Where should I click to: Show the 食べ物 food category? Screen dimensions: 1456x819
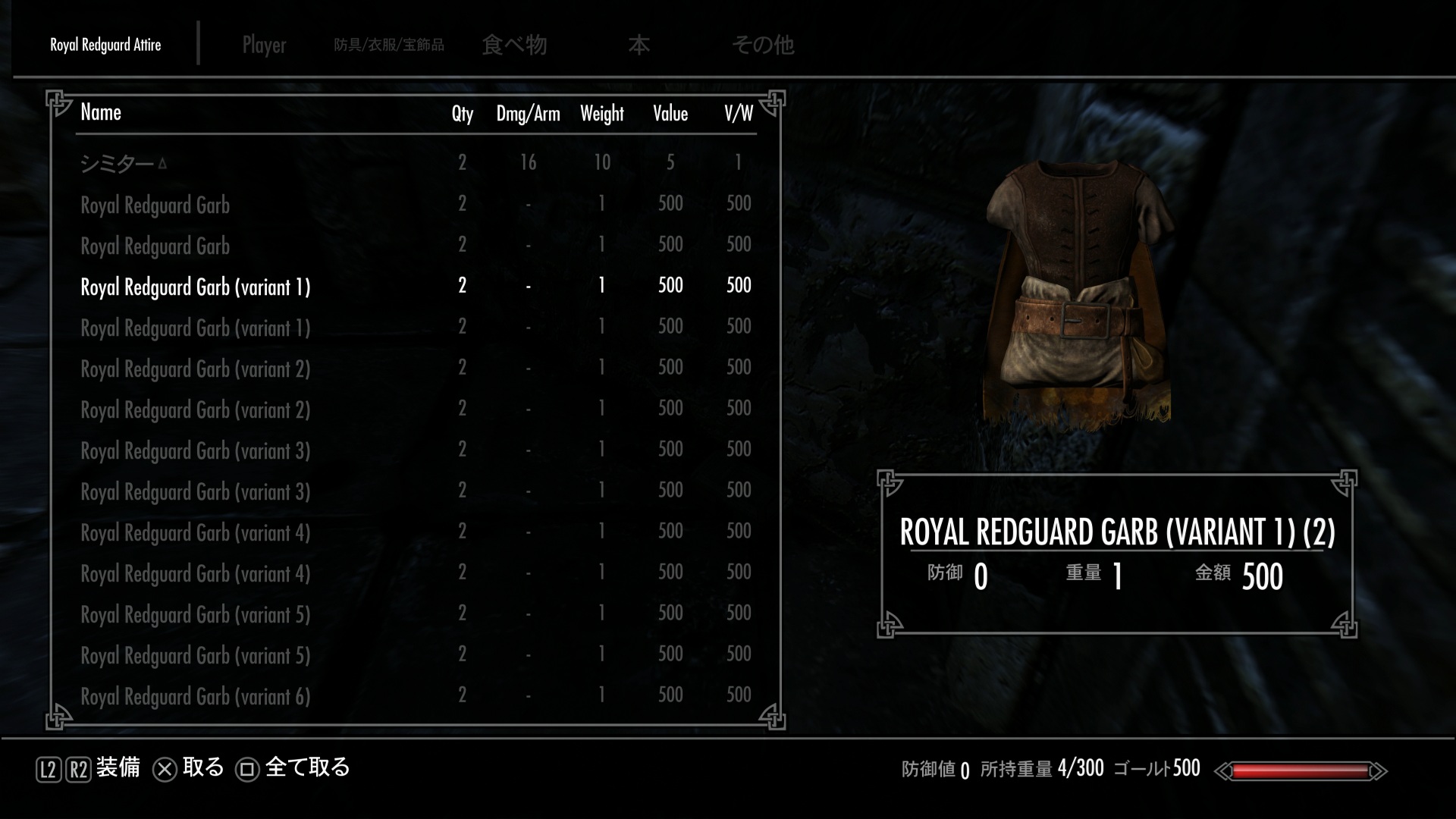pos(514,45)
